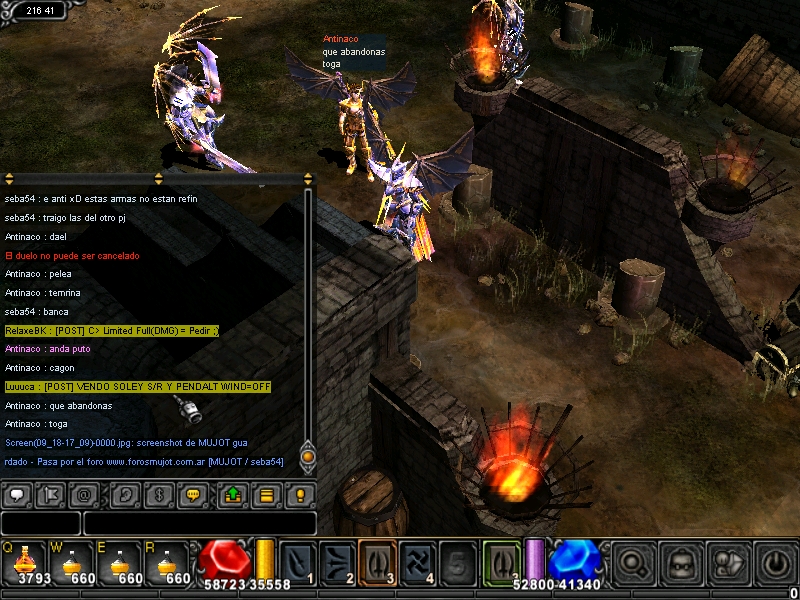The image size is (800, 600).
Task: Select skill slot 5
Action: [x=457, y=561]
